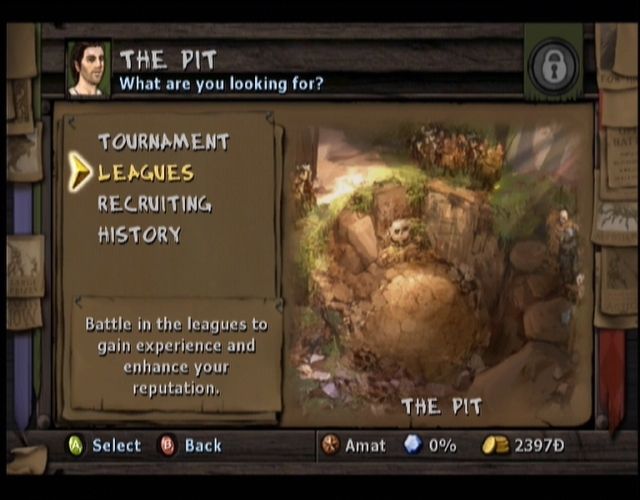Click the padlock icon in the corner

point(553,68)
